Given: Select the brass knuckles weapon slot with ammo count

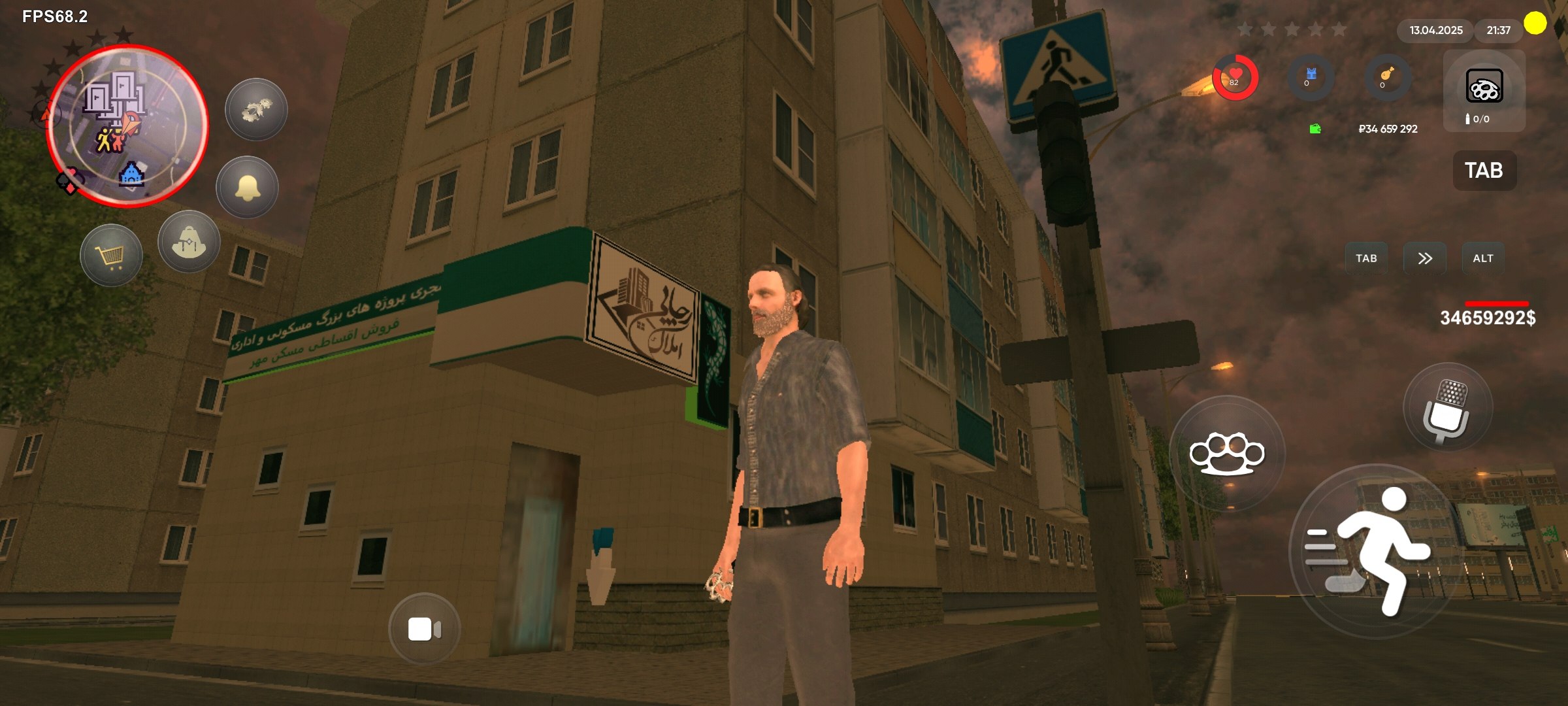Looking at the screenshot, I should pyautogui.click(x=1484, y=92).
